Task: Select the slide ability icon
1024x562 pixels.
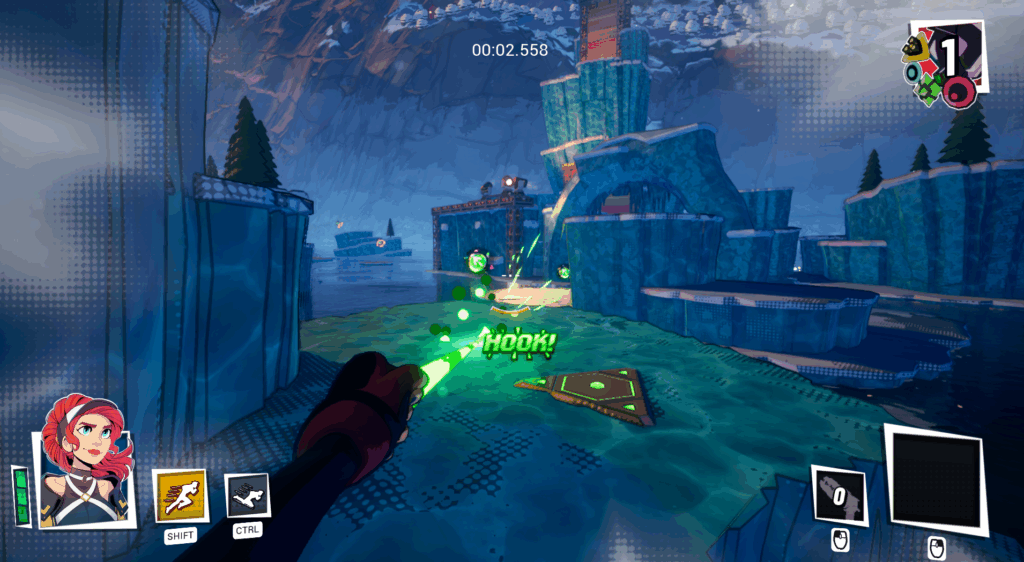Action: tap(247, 495)
